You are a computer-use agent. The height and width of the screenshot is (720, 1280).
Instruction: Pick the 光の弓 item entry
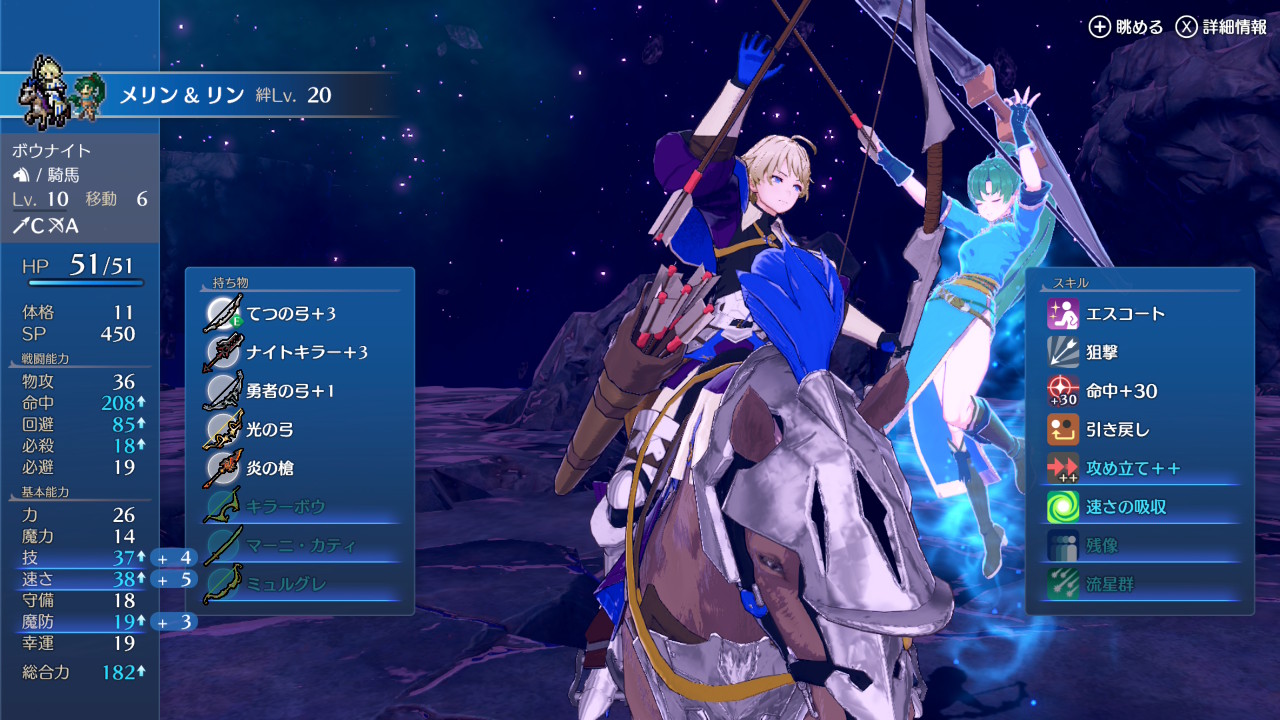[299, 429]
